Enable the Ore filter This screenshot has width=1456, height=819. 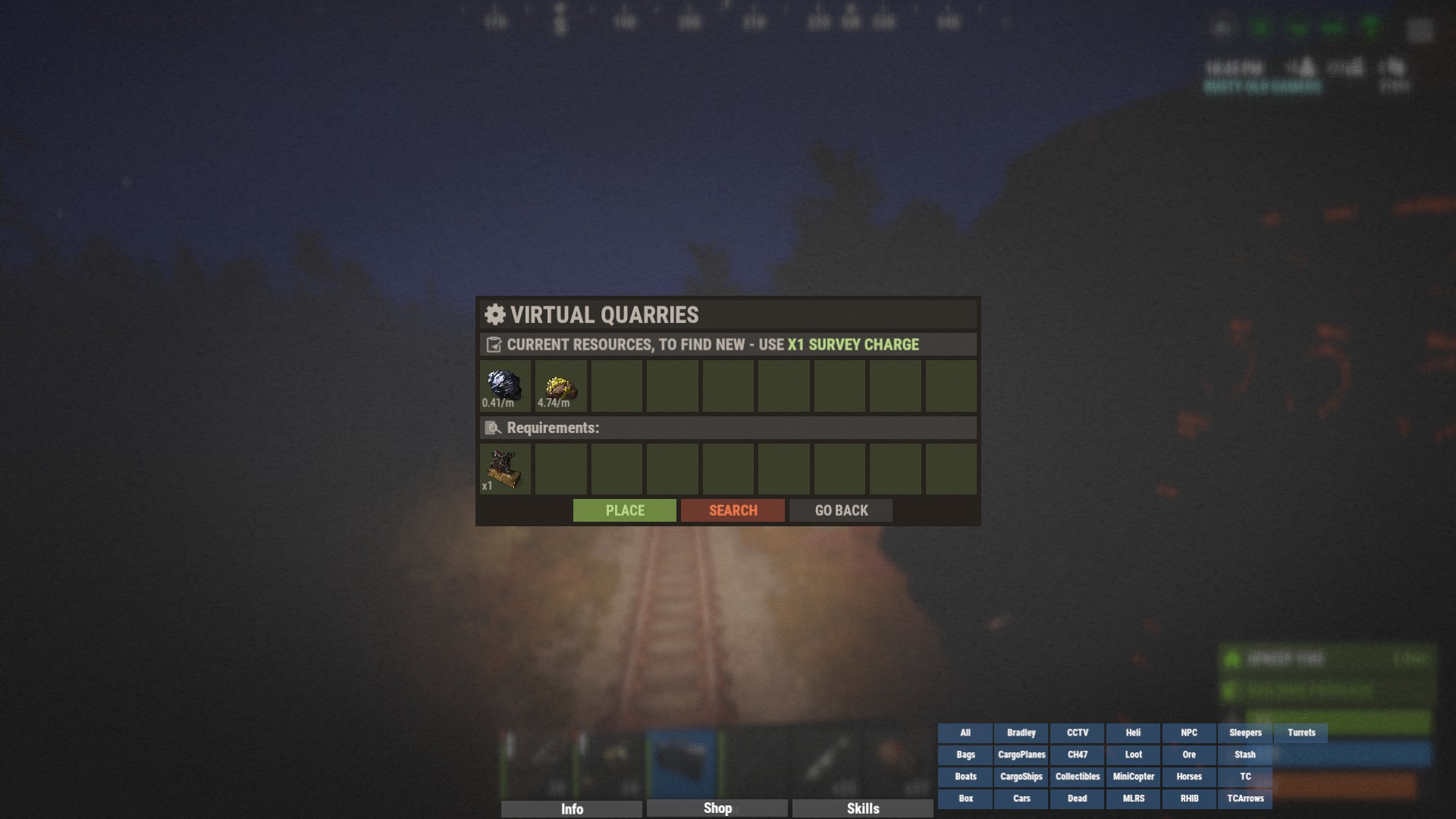(x=1188, y=755)
